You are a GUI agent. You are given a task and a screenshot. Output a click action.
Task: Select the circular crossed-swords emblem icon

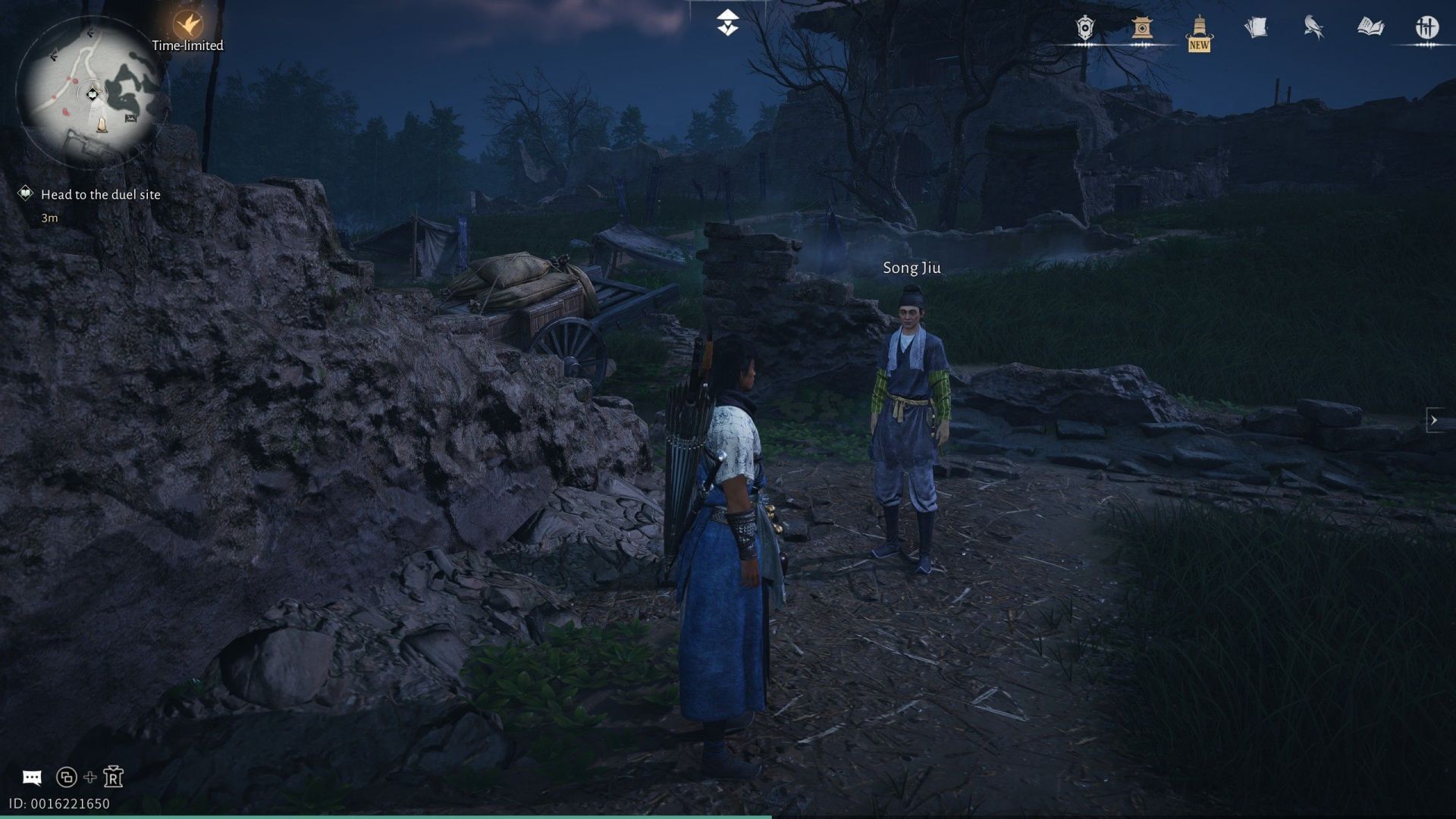click(1429, 25)
